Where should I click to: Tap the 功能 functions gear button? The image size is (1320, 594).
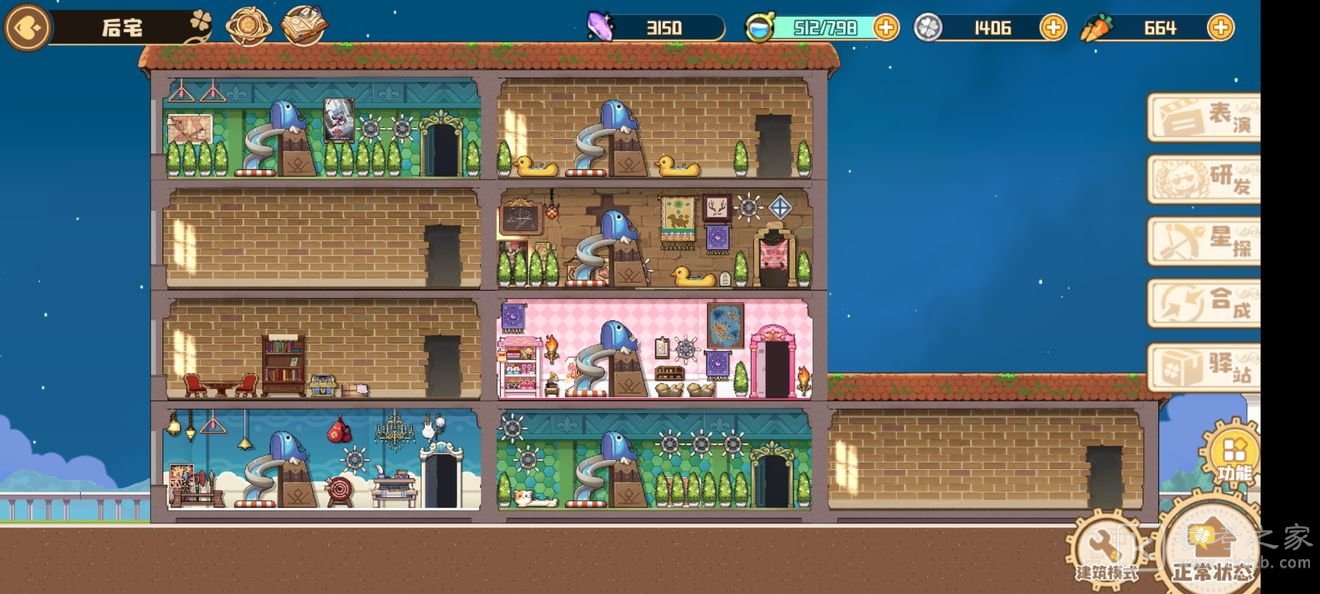[x=1229, y=457]
